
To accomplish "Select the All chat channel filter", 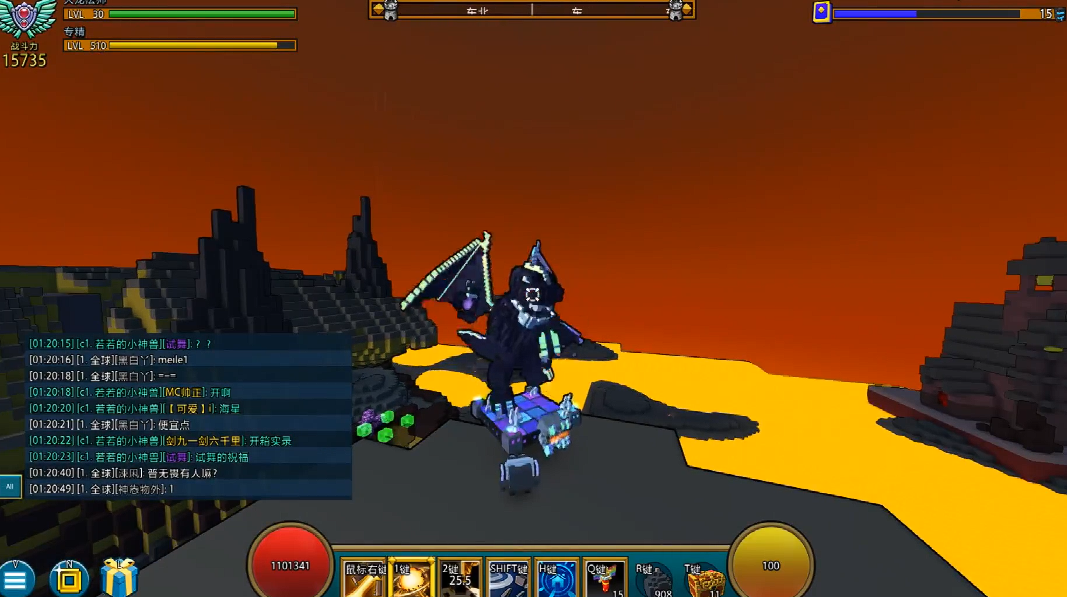I will (x=10, y=487).
